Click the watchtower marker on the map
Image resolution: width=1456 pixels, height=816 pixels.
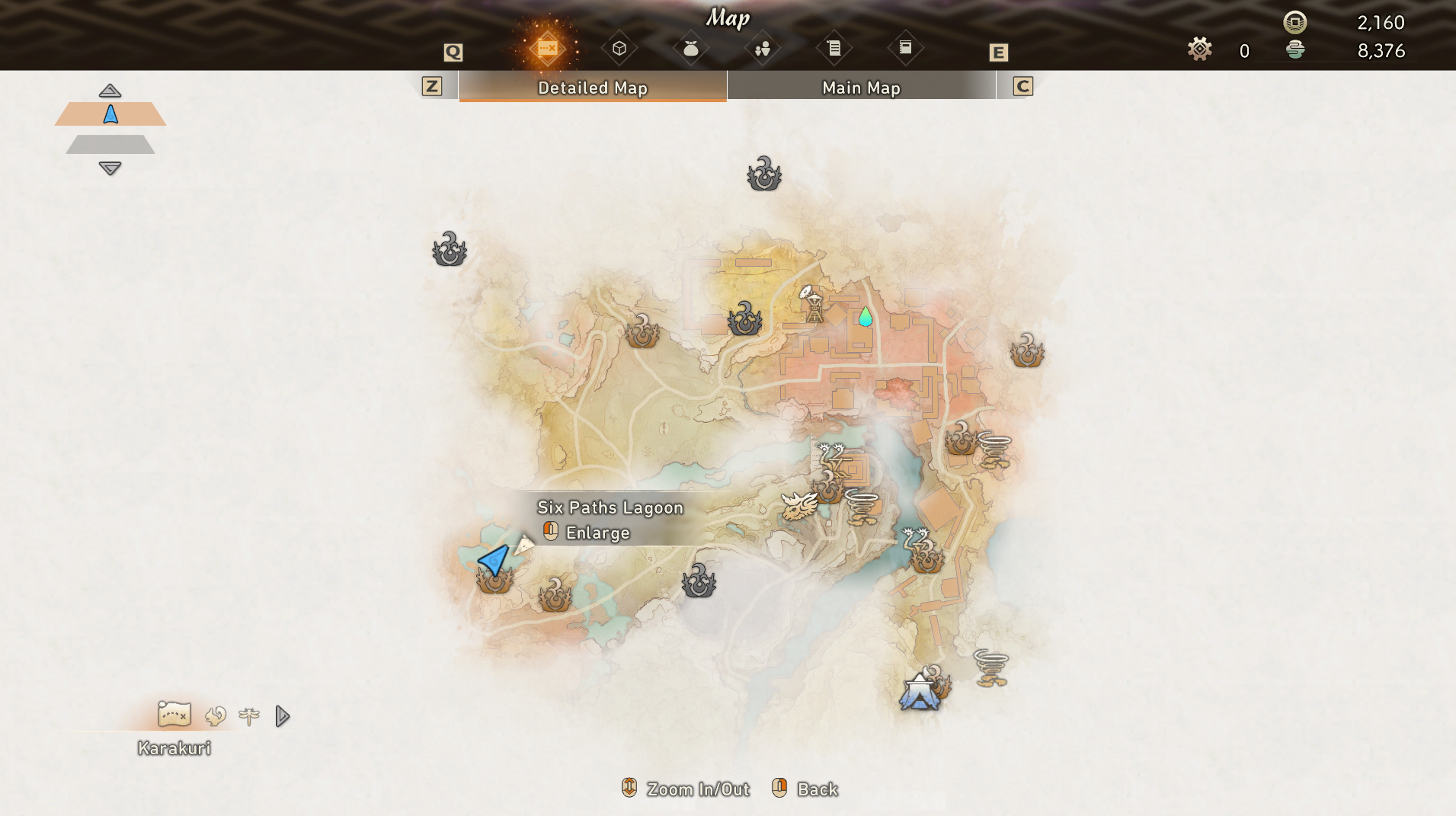813,304
